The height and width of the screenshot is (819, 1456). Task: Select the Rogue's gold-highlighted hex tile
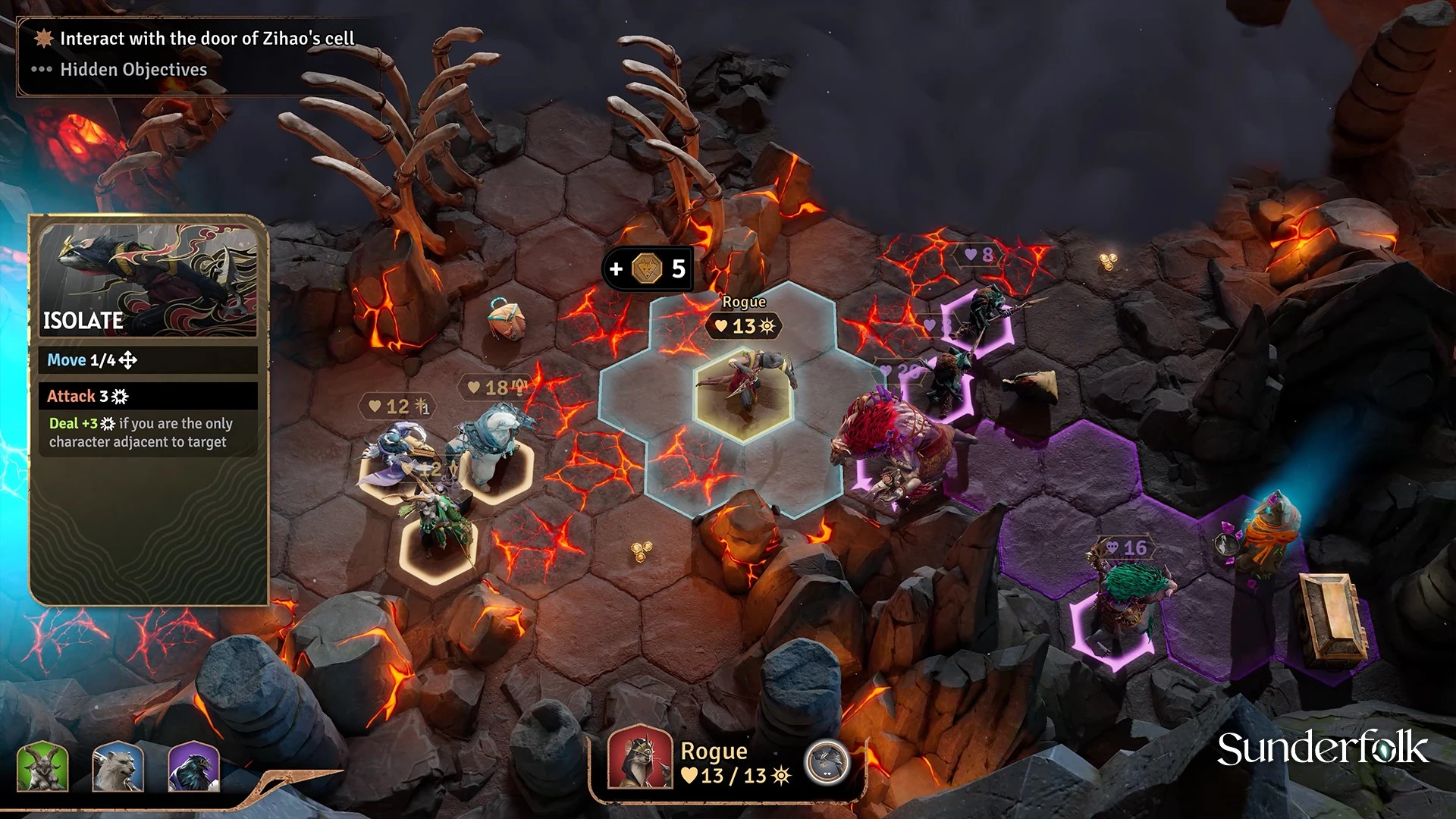coord(743,396)
